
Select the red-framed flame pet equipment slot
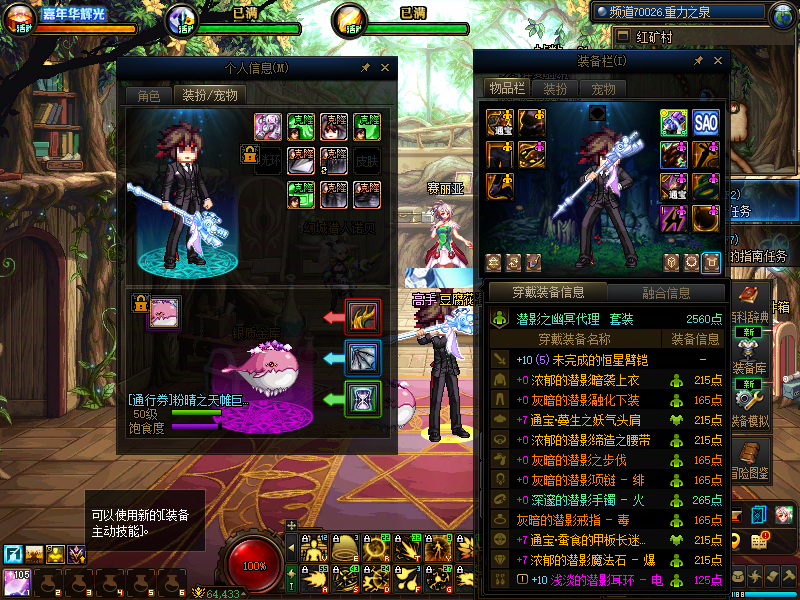tap(362, 317)
